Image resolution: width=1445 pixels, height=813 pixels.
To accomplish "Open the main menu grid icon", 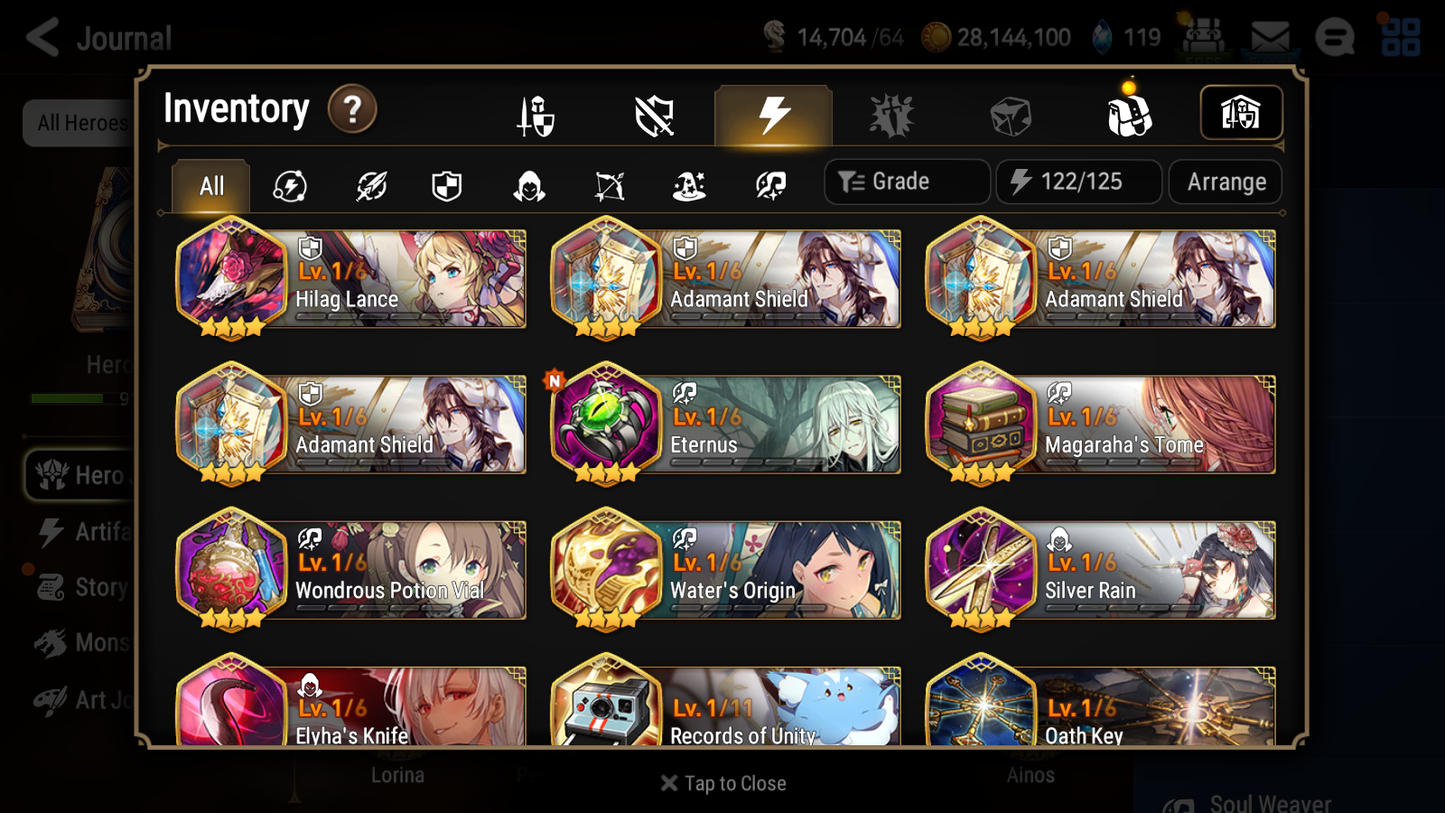I will [1399, 37].
